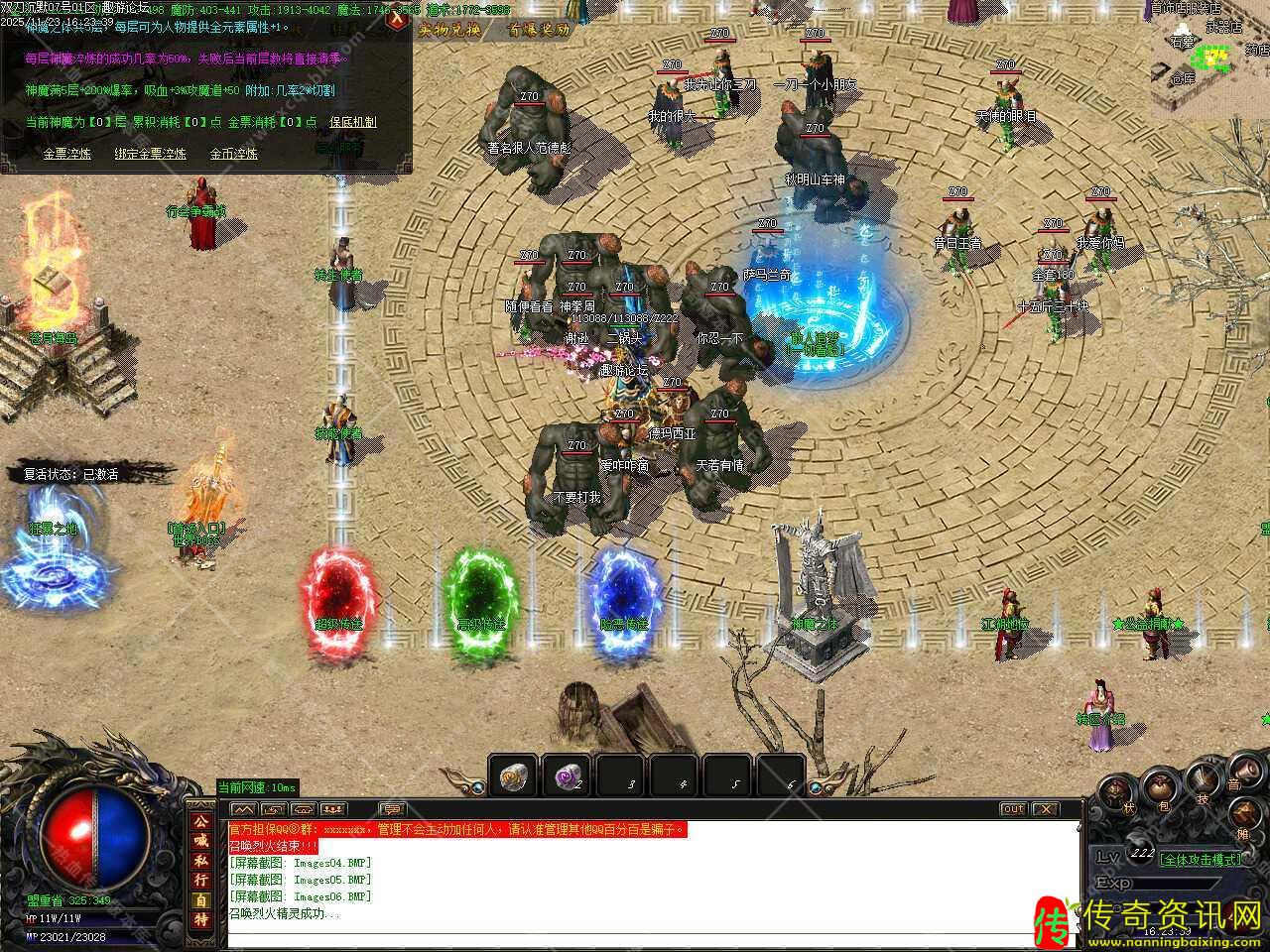Open the 实物兑换 tab
1270x952 pixels.
[448, 30]
